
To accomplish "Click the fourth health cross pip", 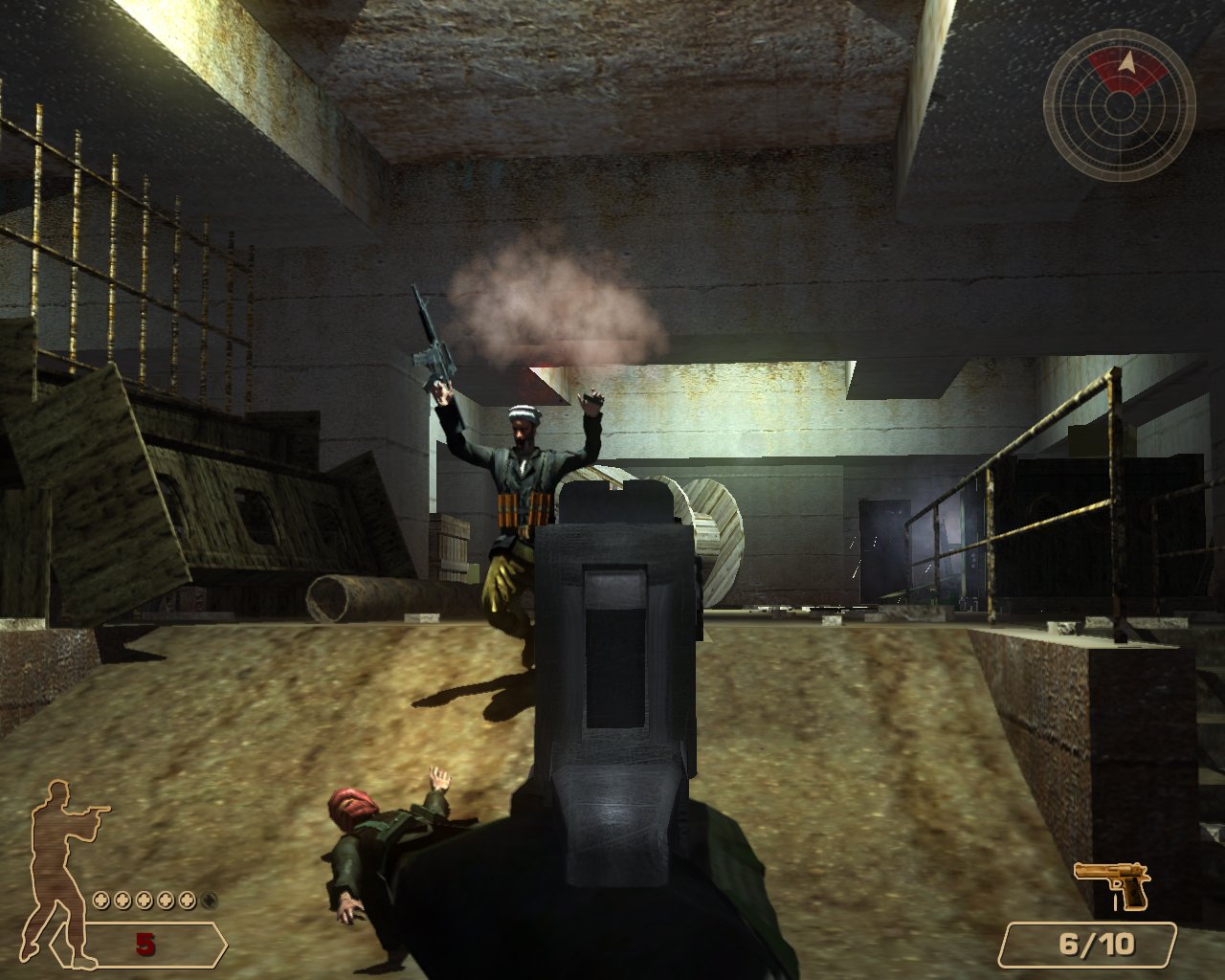I will (x=167, y=900).
